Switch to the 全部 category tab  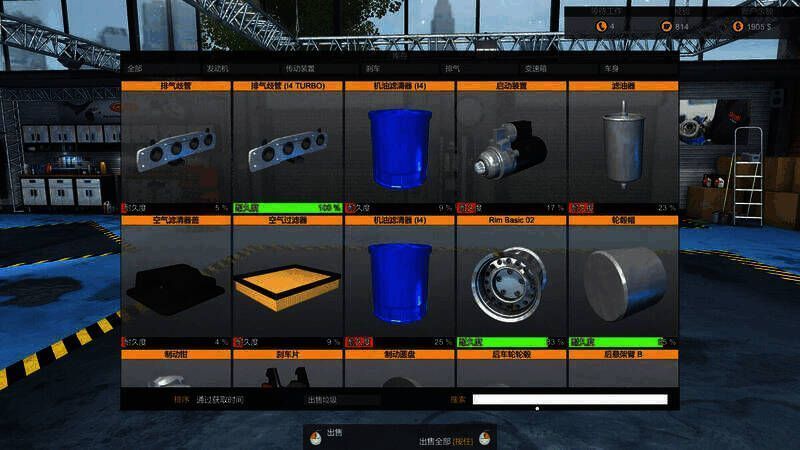134,69
